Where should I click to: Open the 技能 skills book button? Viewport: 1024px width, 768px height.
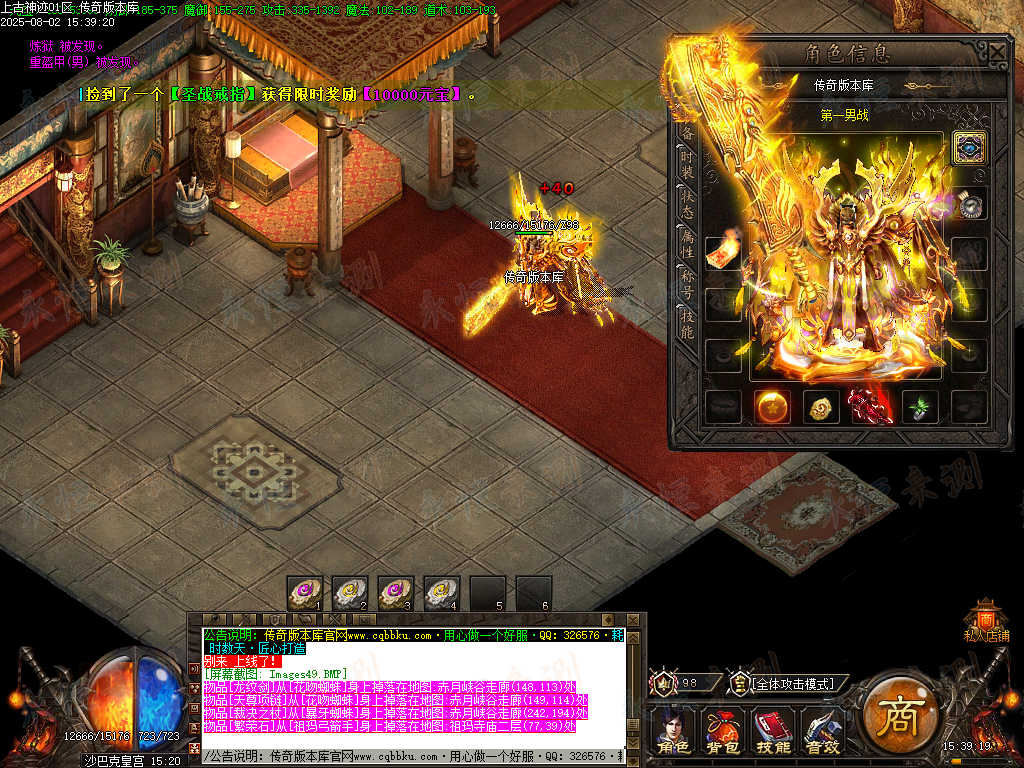[x=771, y=731]
